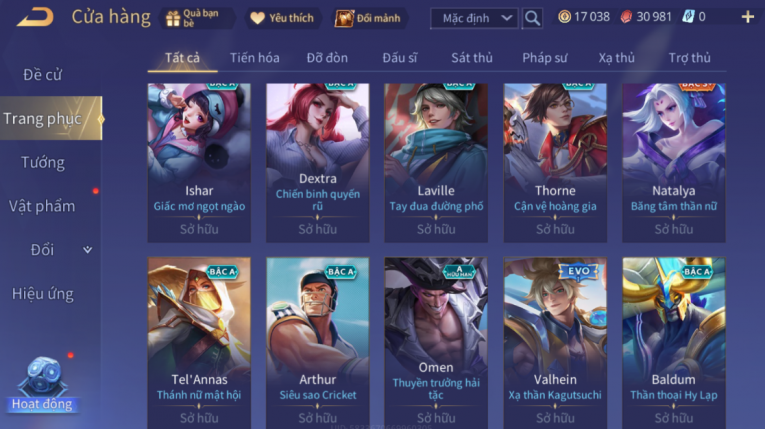The width and height of the screenshot is (765, 429).
Task: Open the Tướng heroes section
Action: click(43, 162)
